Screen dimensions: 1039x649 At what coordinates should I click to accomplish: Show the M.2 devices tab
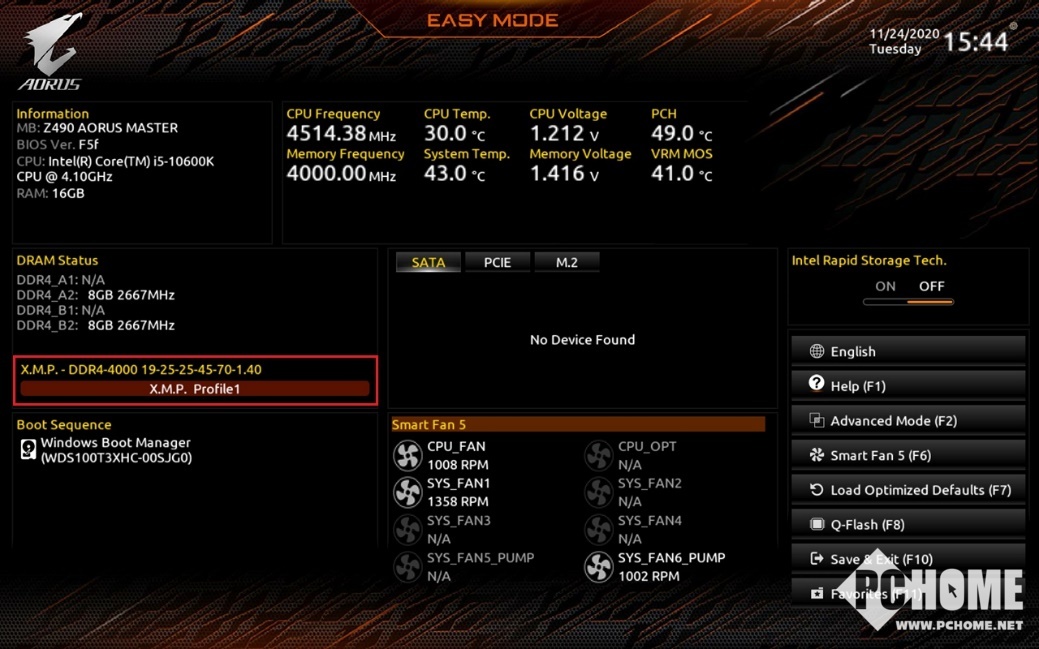[566, 262]
